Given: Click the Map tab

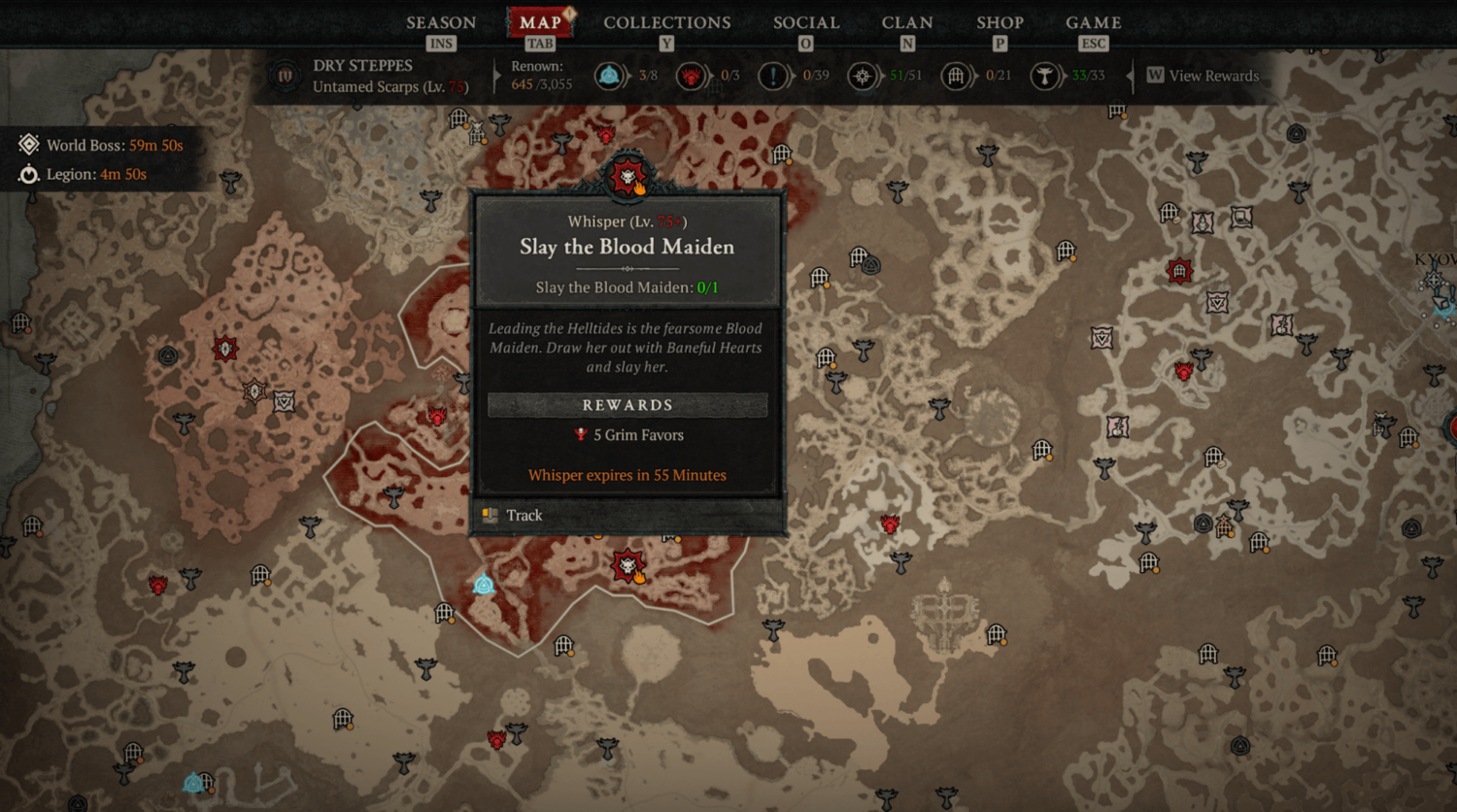Looking at the screenshot, I should (540, 22).
